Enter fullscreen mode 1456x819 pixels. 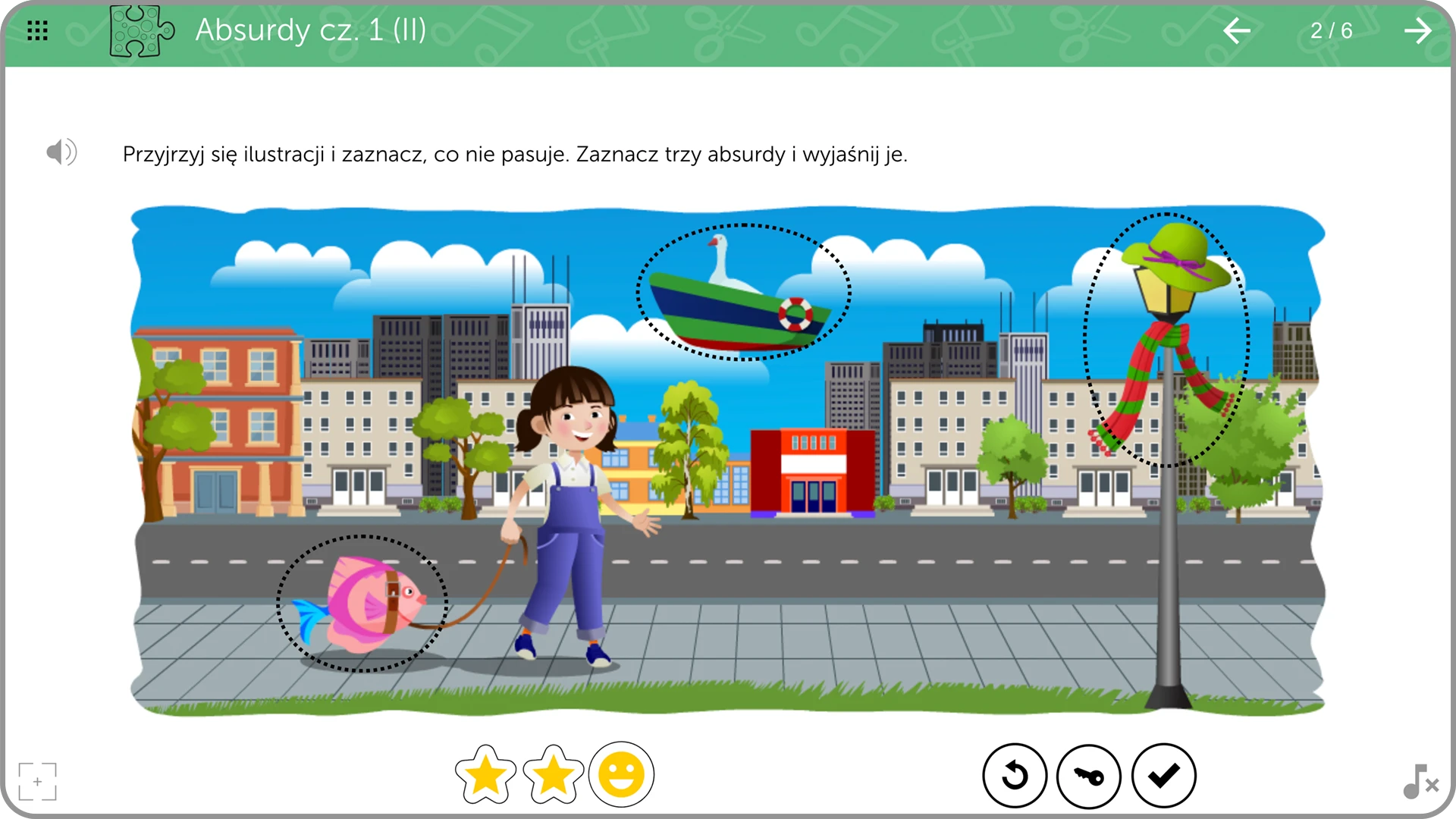(x=37, y=781)
